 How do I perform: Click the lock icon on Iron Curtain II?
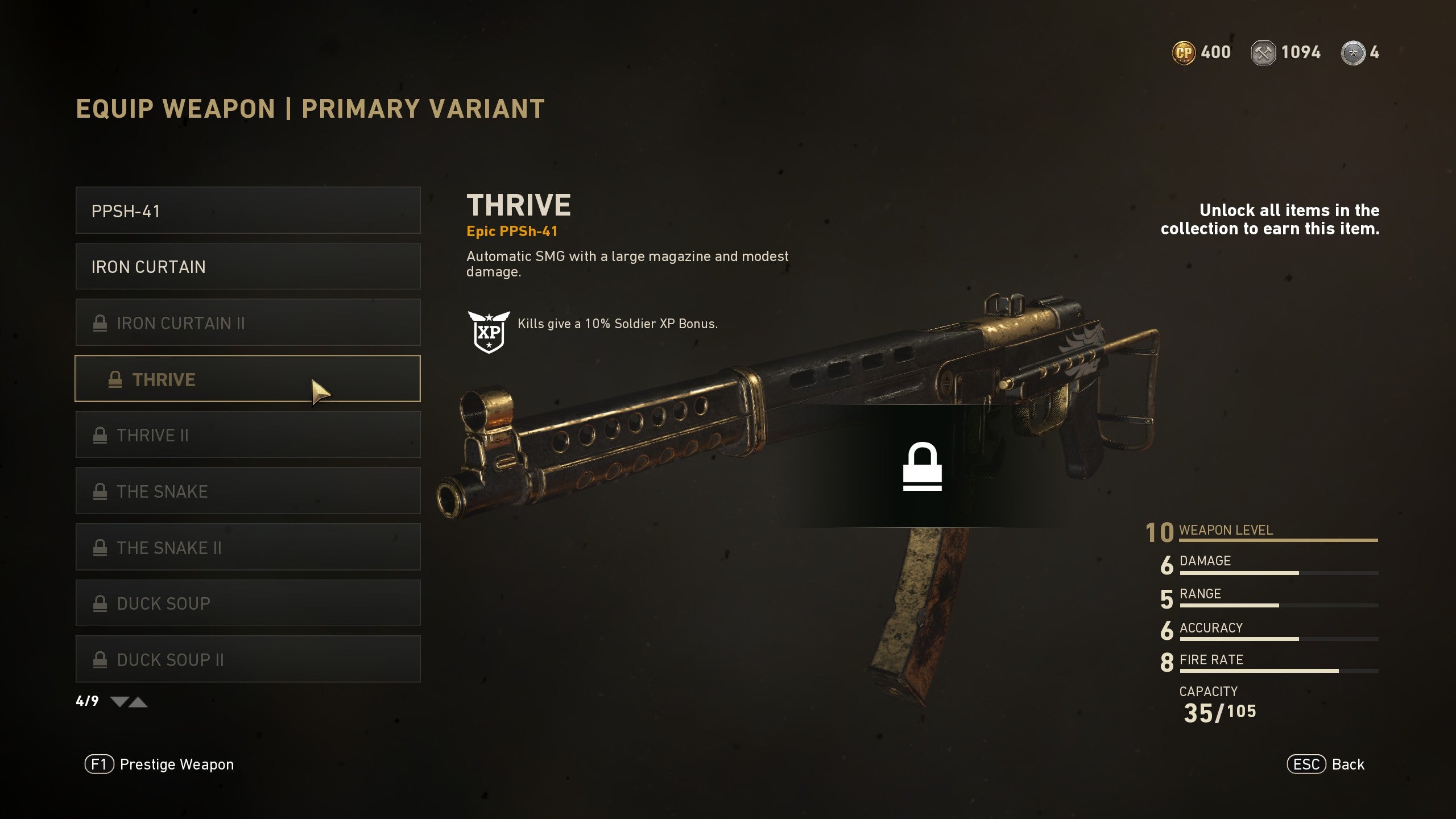click(x=100, y=322)
